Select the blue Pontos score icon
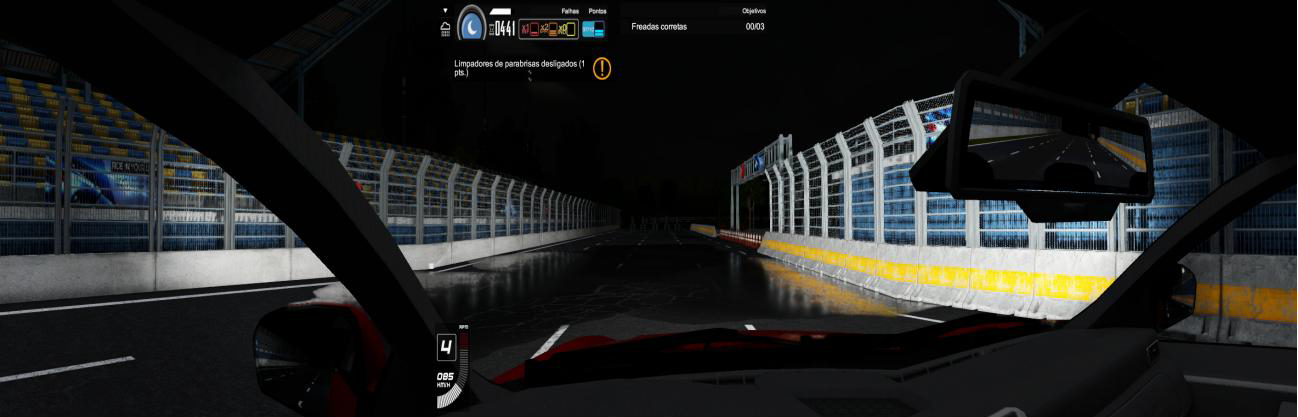 tap(594, 29)
